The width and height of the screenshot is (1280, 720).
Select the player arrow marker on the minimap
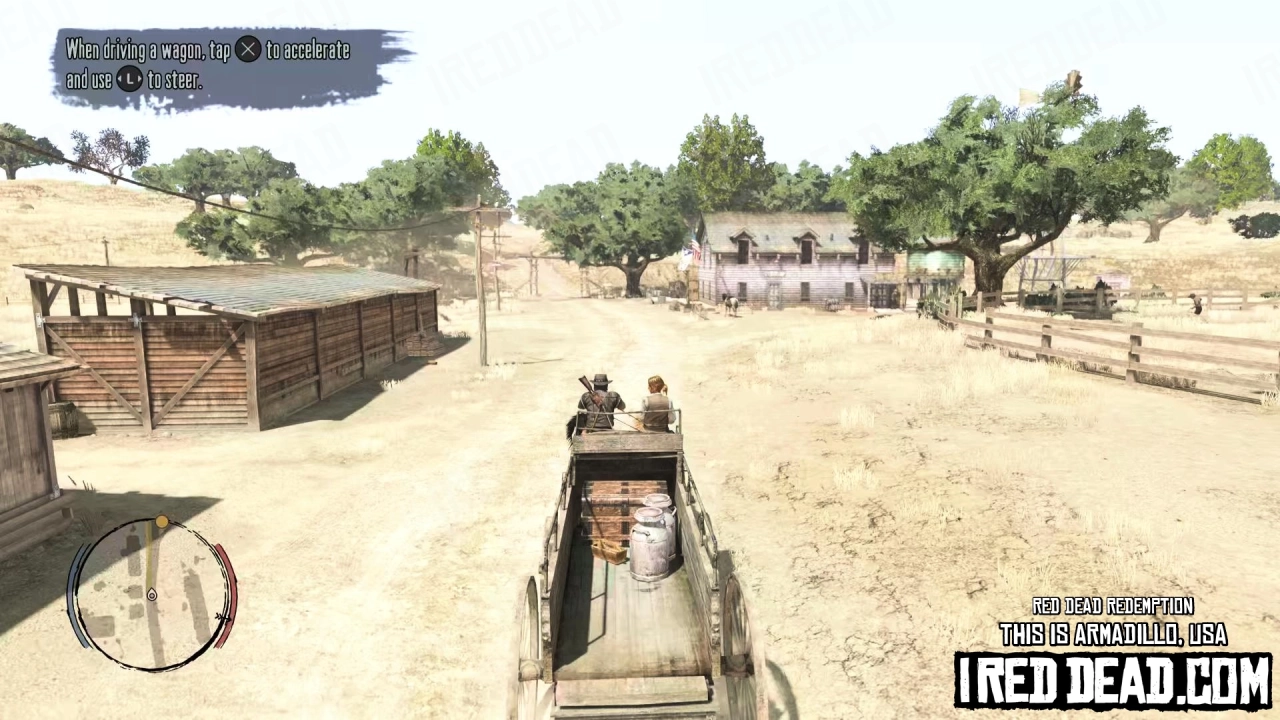coord(151,594)
